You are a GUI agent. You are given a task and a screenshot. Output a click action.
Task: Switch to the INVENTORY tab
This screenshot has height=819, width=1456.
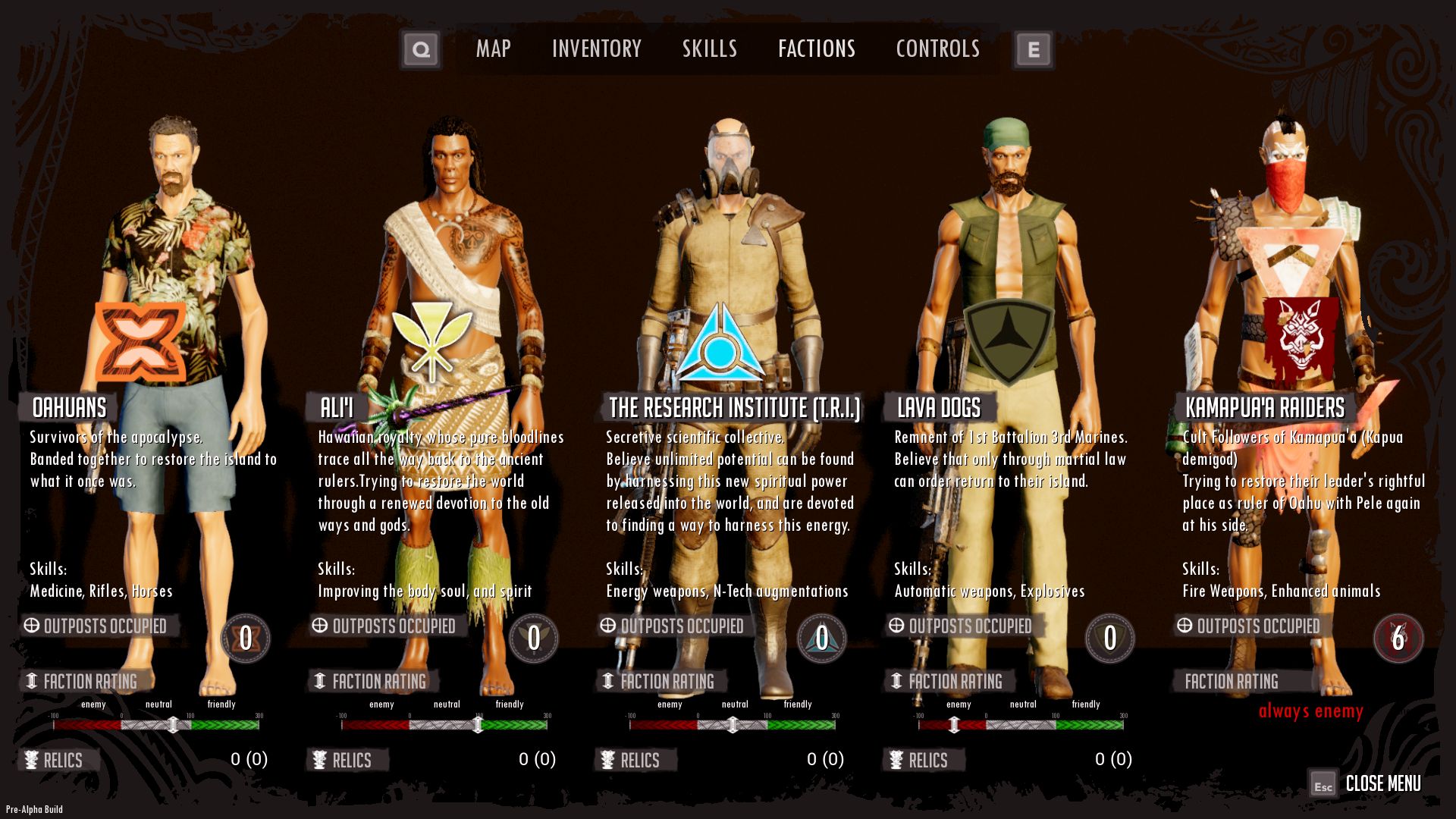coord(598,49)
